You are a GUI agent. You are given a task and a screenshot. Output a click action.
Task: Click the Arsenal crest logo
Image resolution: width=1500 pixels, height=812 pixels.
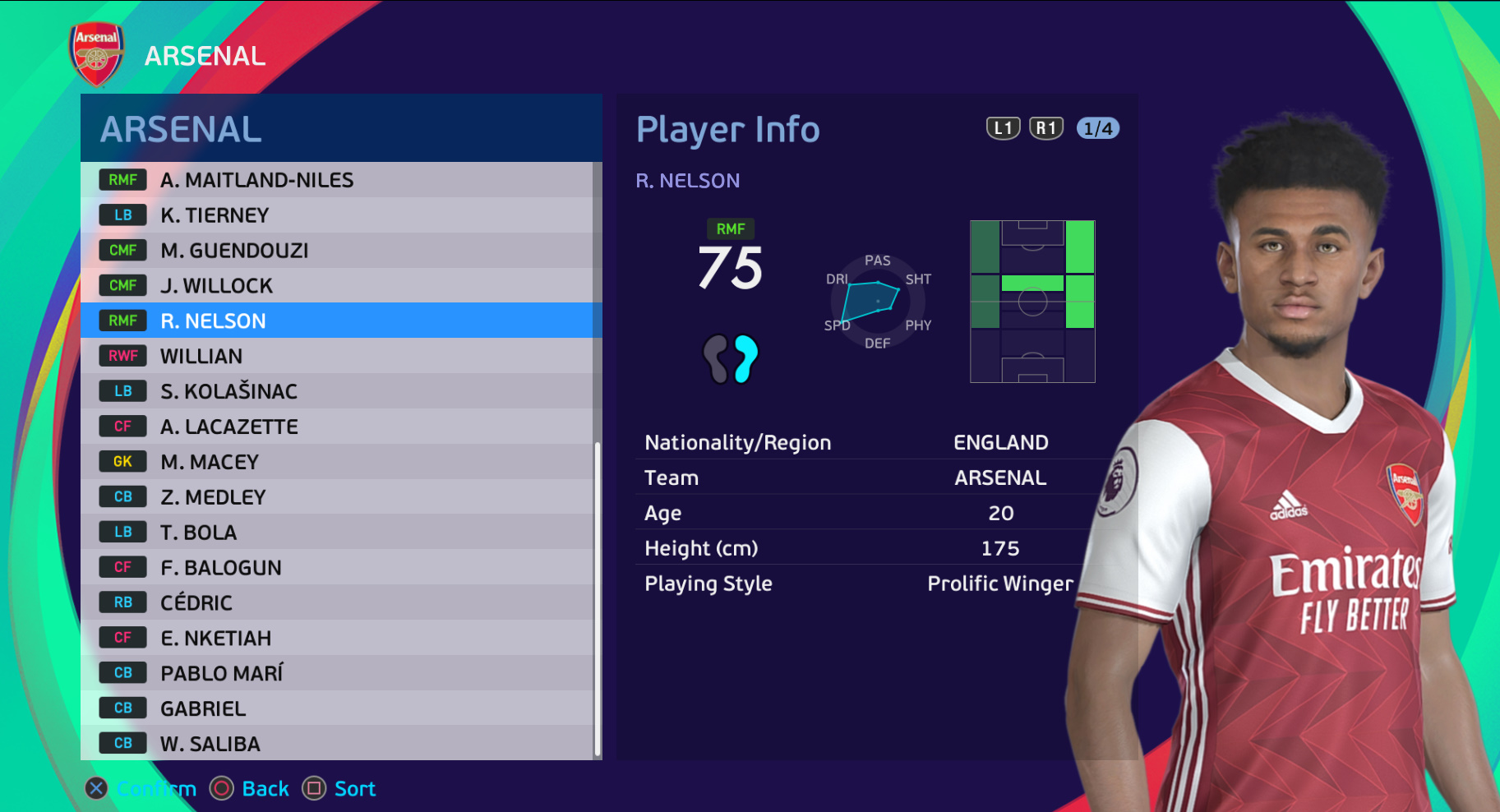[96, 55]
